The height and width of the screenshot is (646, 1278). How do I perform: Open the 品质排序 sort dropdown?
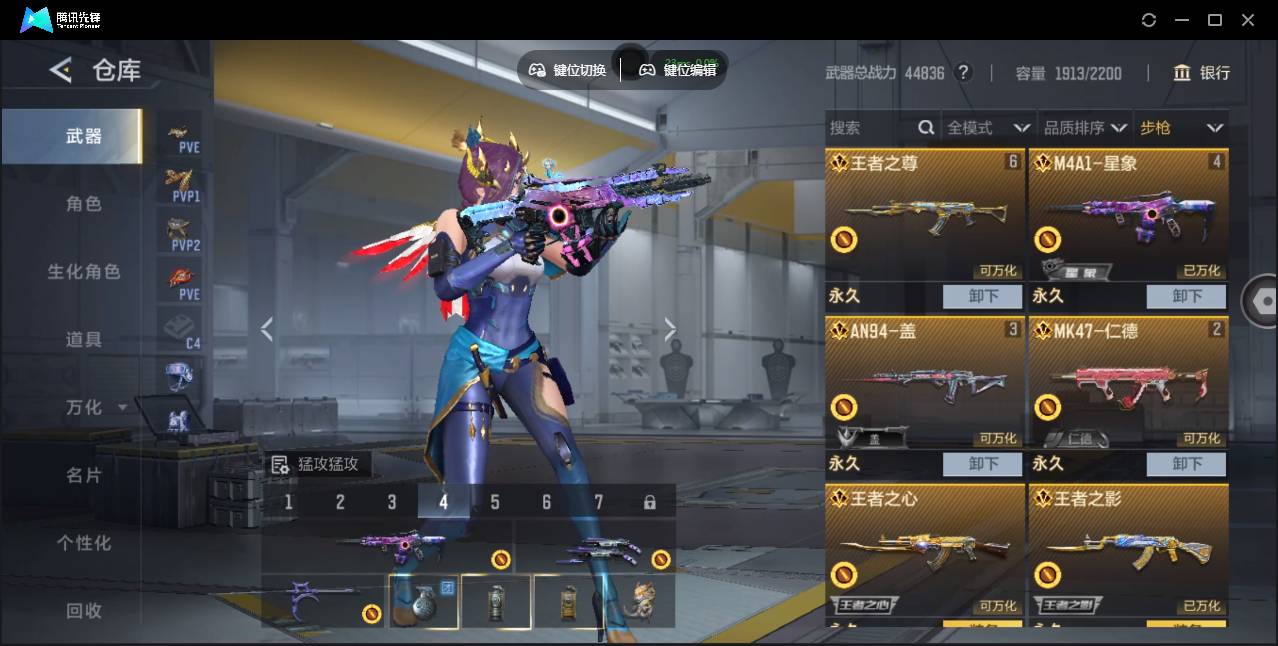(x=1085, y=128)
